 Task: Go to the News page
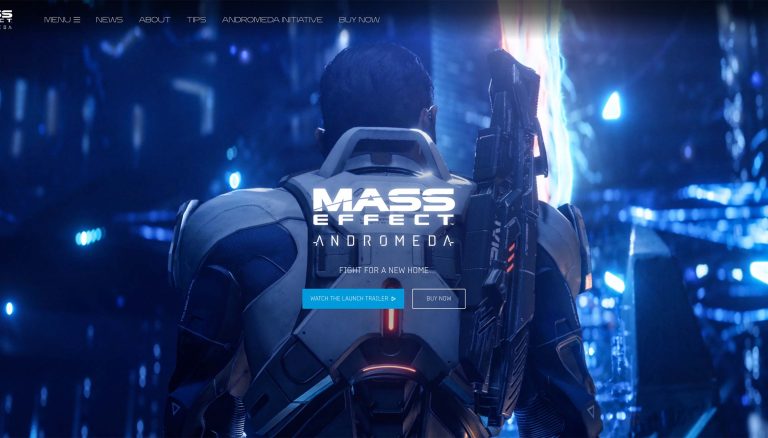[109, 20]
